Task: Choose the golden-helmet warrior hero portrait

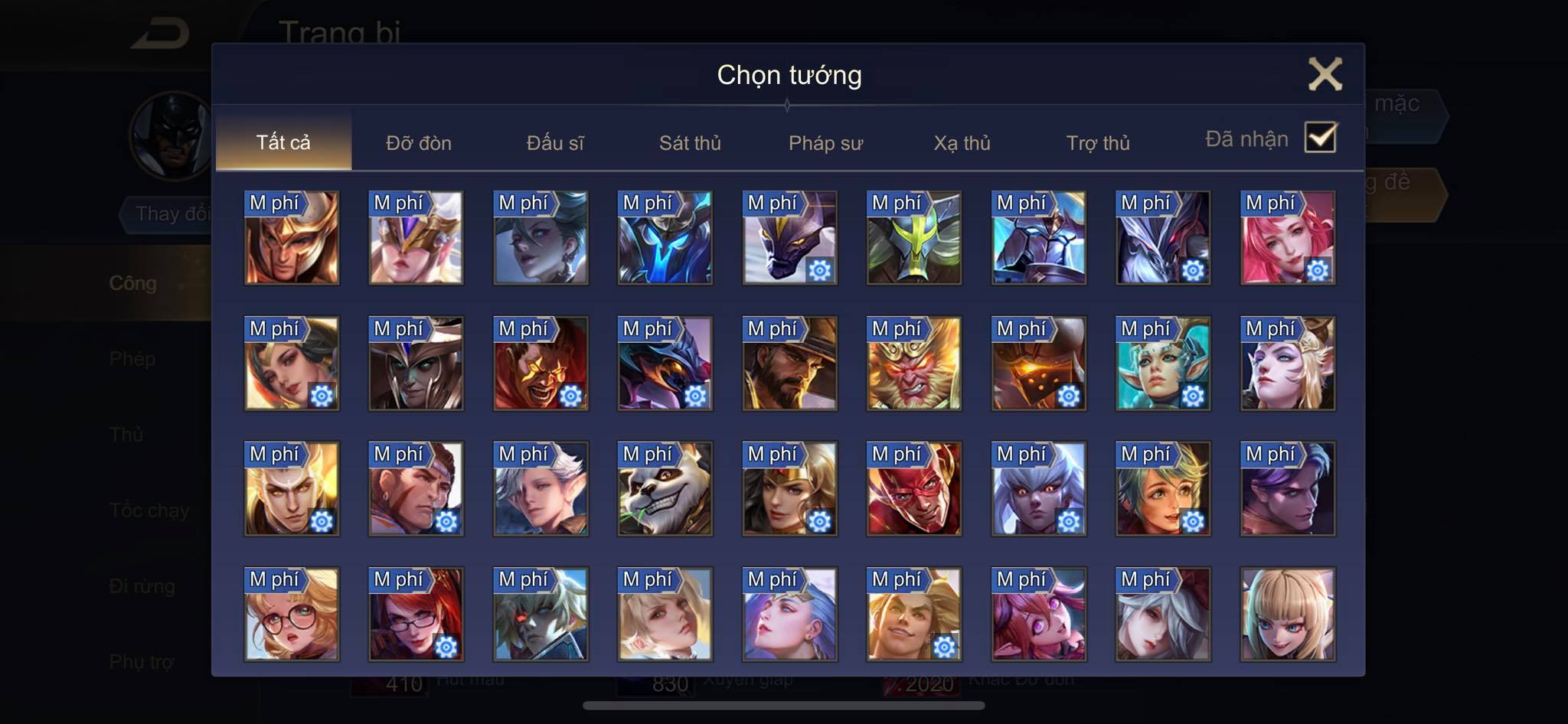Action: [292, 238]
